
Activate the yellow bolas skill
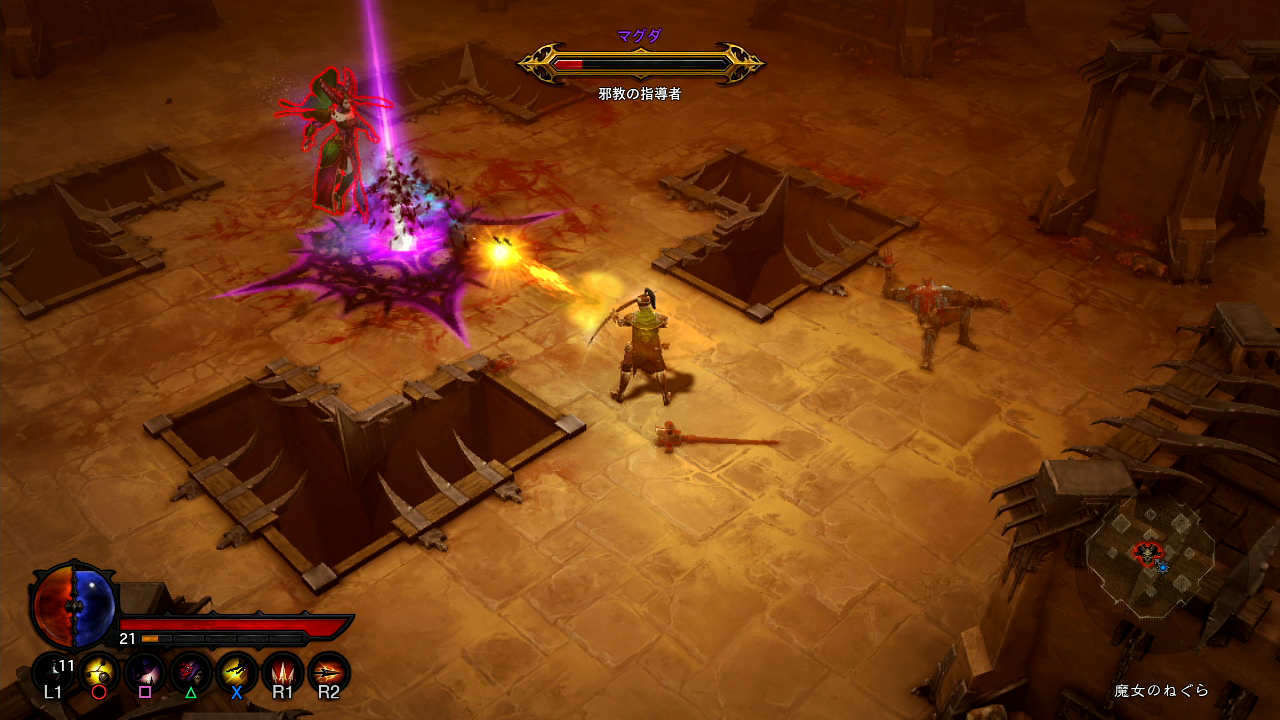99,671
